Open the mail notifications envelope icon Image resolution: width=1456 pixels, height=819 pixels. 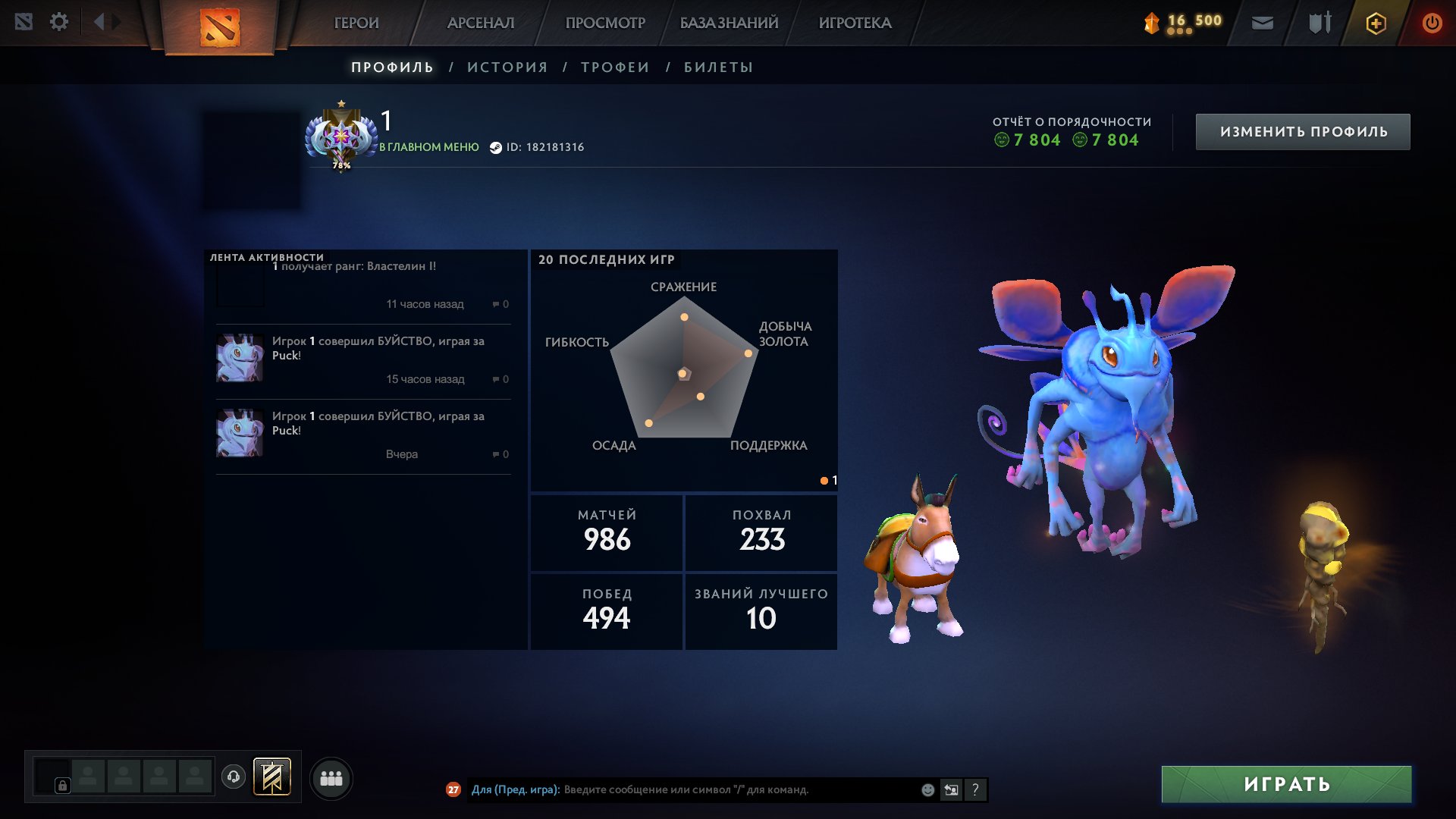pos(1263,23)
